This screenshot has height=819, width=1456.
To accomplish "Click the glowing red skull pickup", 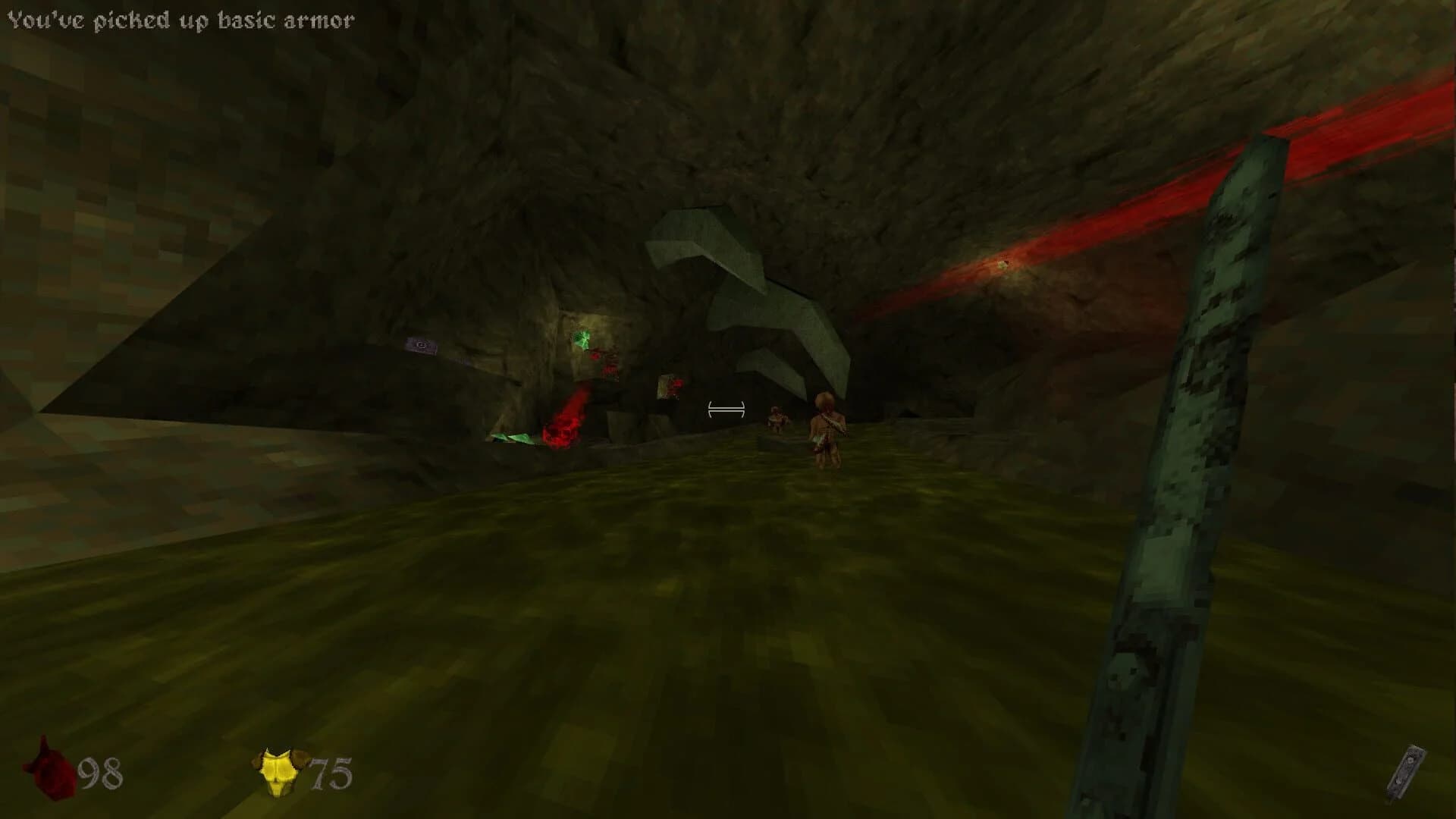I will coord(561,432).
